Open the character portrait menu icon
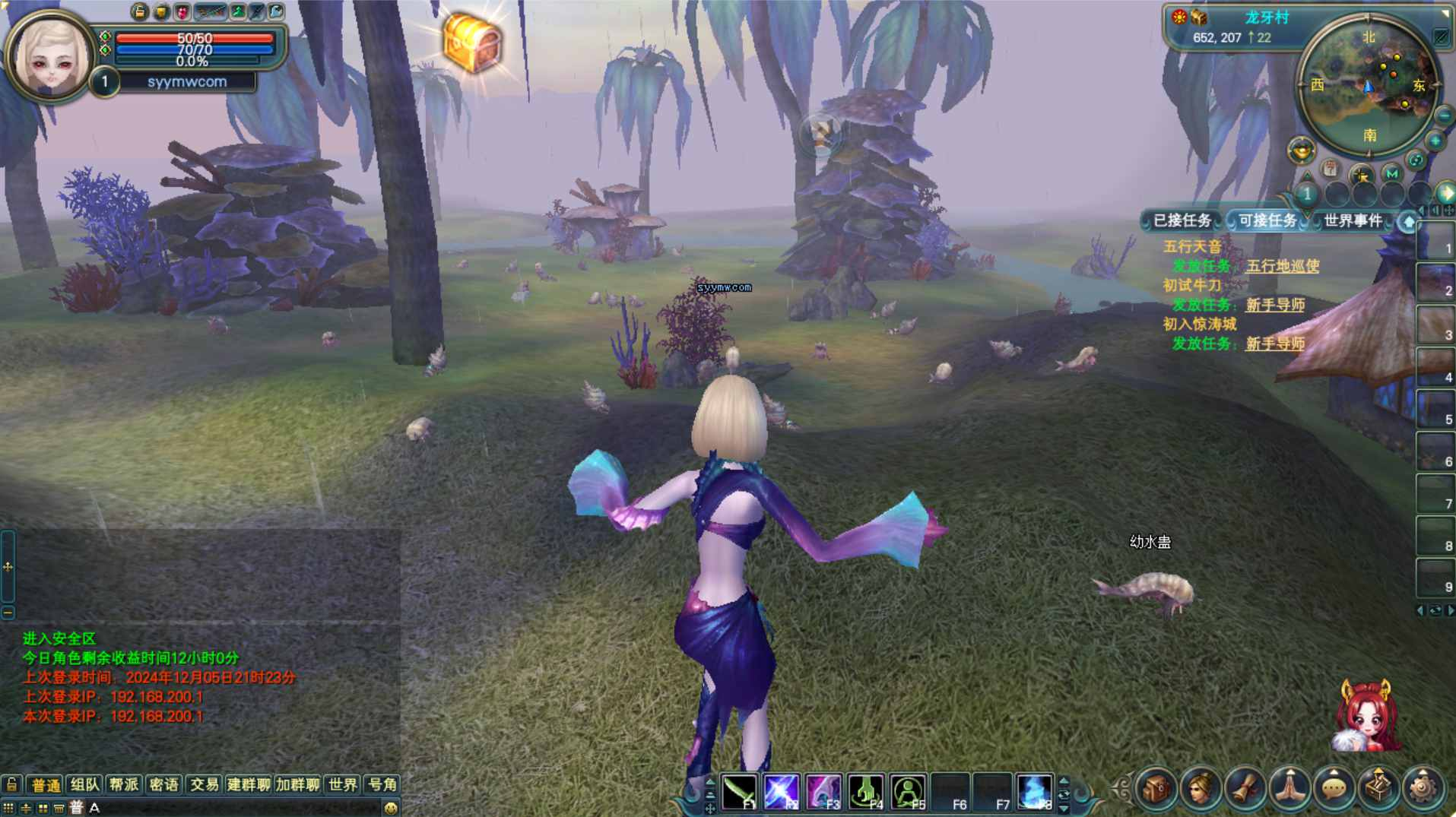1456x817 pixels. pos(1200,789)
